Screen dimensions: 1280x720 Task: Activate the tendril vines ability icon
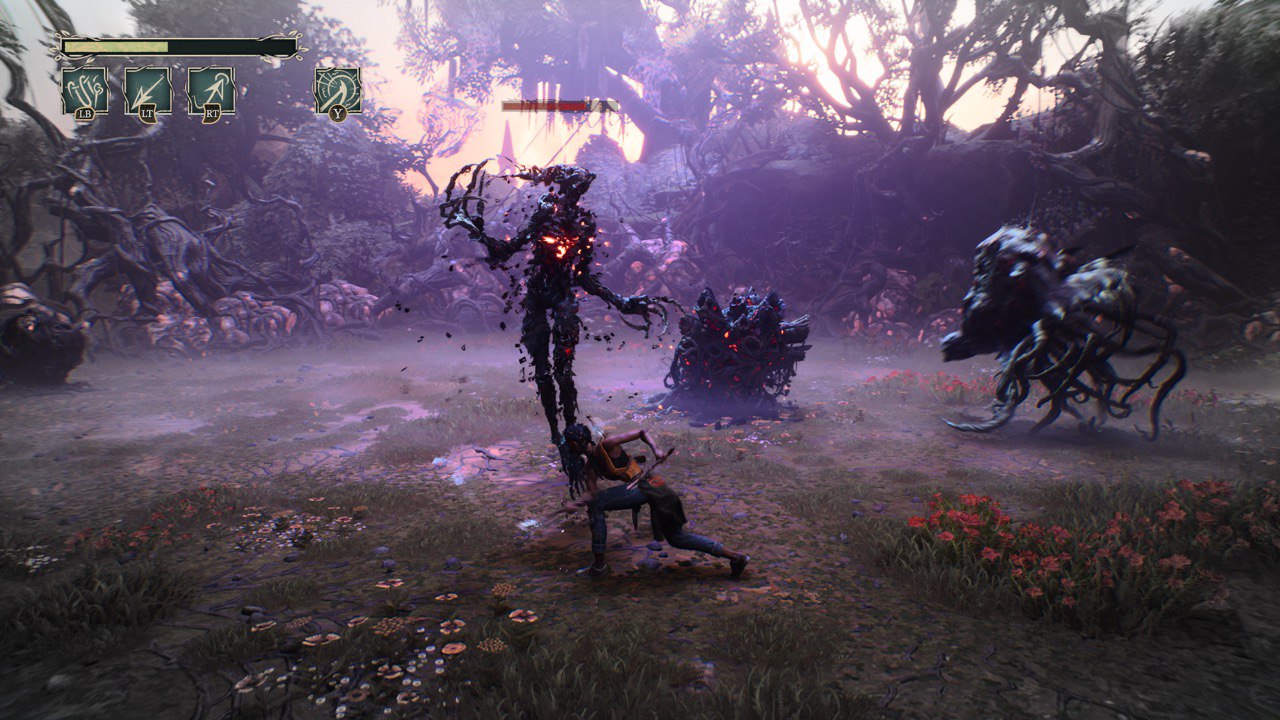(x=85, y=90)
